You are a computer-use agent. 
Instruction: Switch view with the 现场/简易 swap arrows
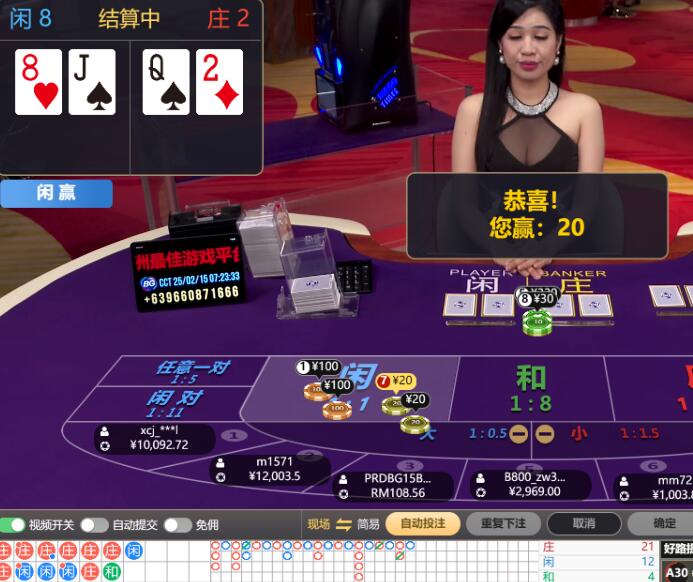[x=344, y=524]
